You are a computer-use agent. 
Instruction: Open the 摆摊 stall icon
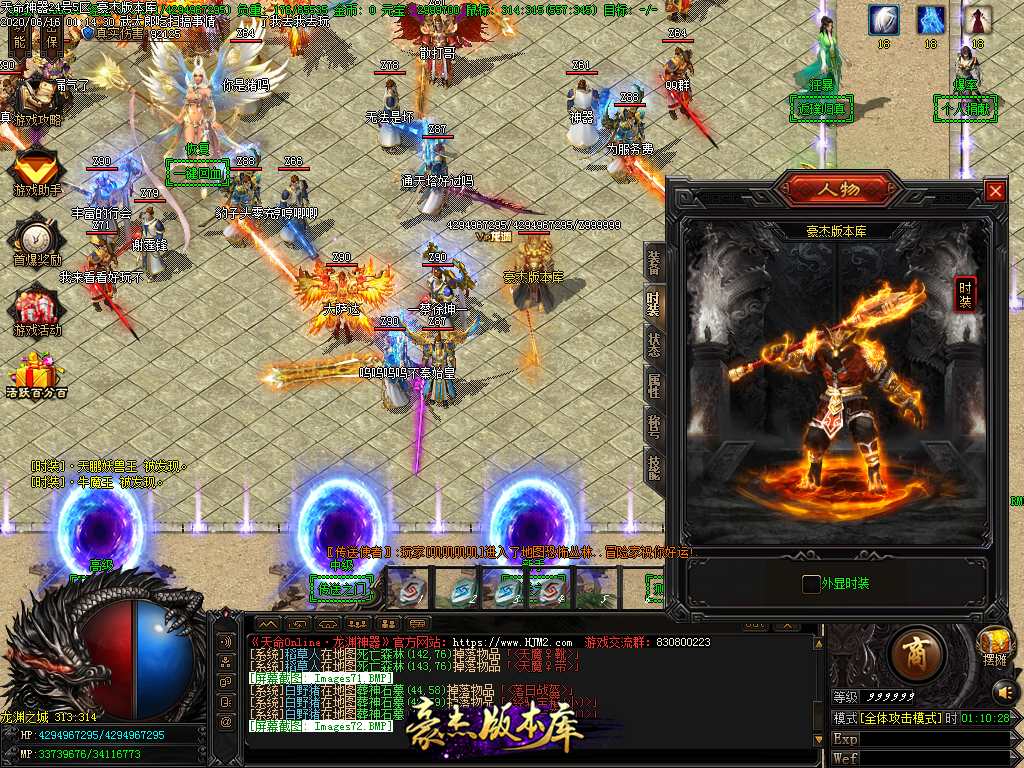(994, 645)
